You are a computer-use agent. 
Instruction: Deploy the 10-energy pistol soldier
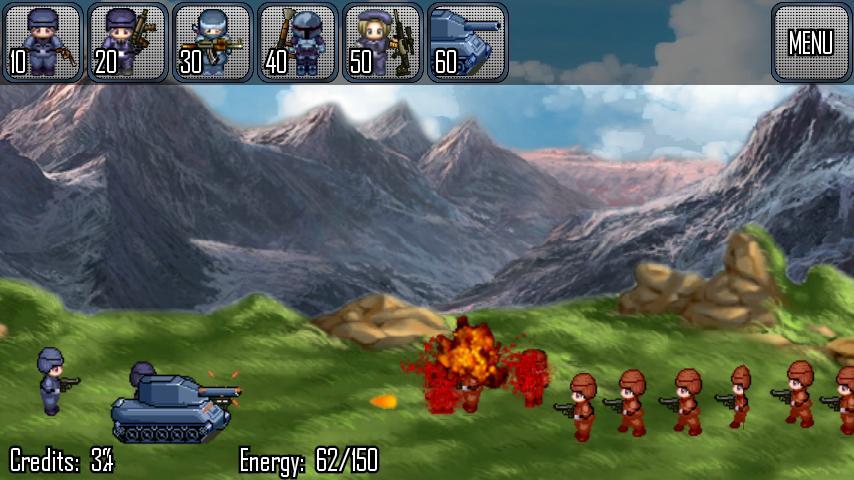pyautogui.click(x=42, y=42)
